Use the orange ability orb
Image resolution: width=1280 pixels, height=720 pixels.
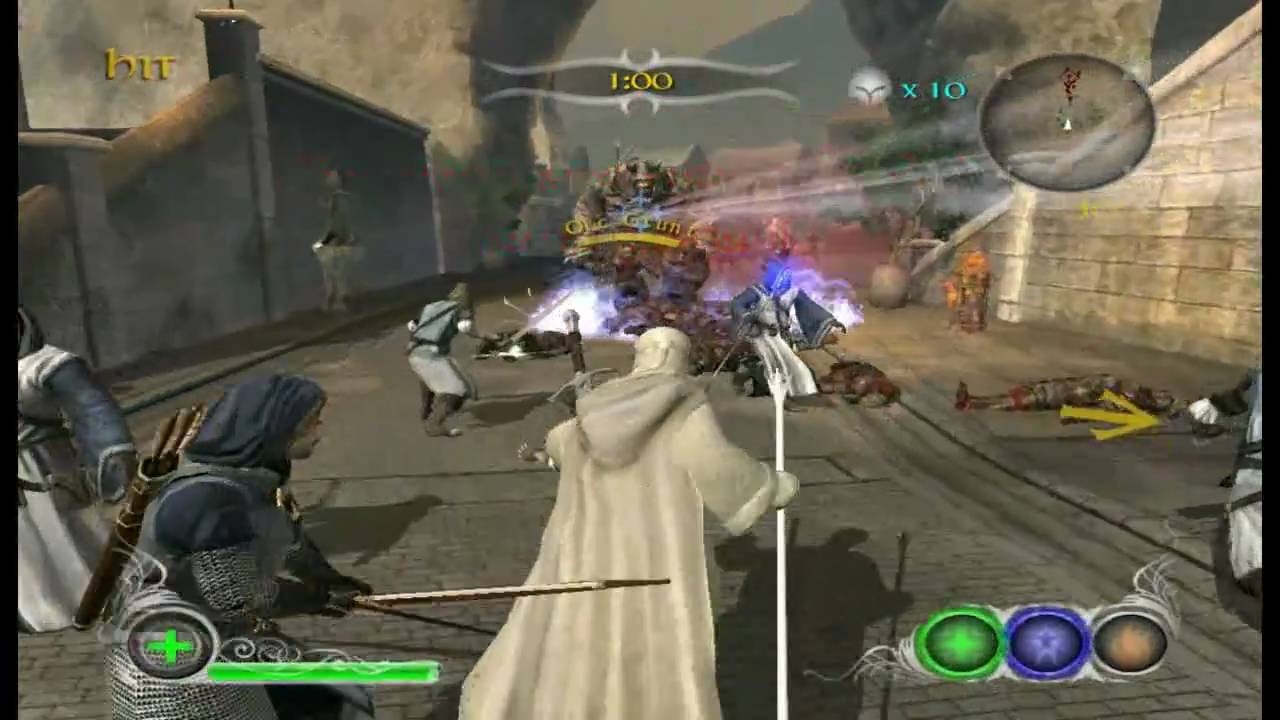[1130, 642]
